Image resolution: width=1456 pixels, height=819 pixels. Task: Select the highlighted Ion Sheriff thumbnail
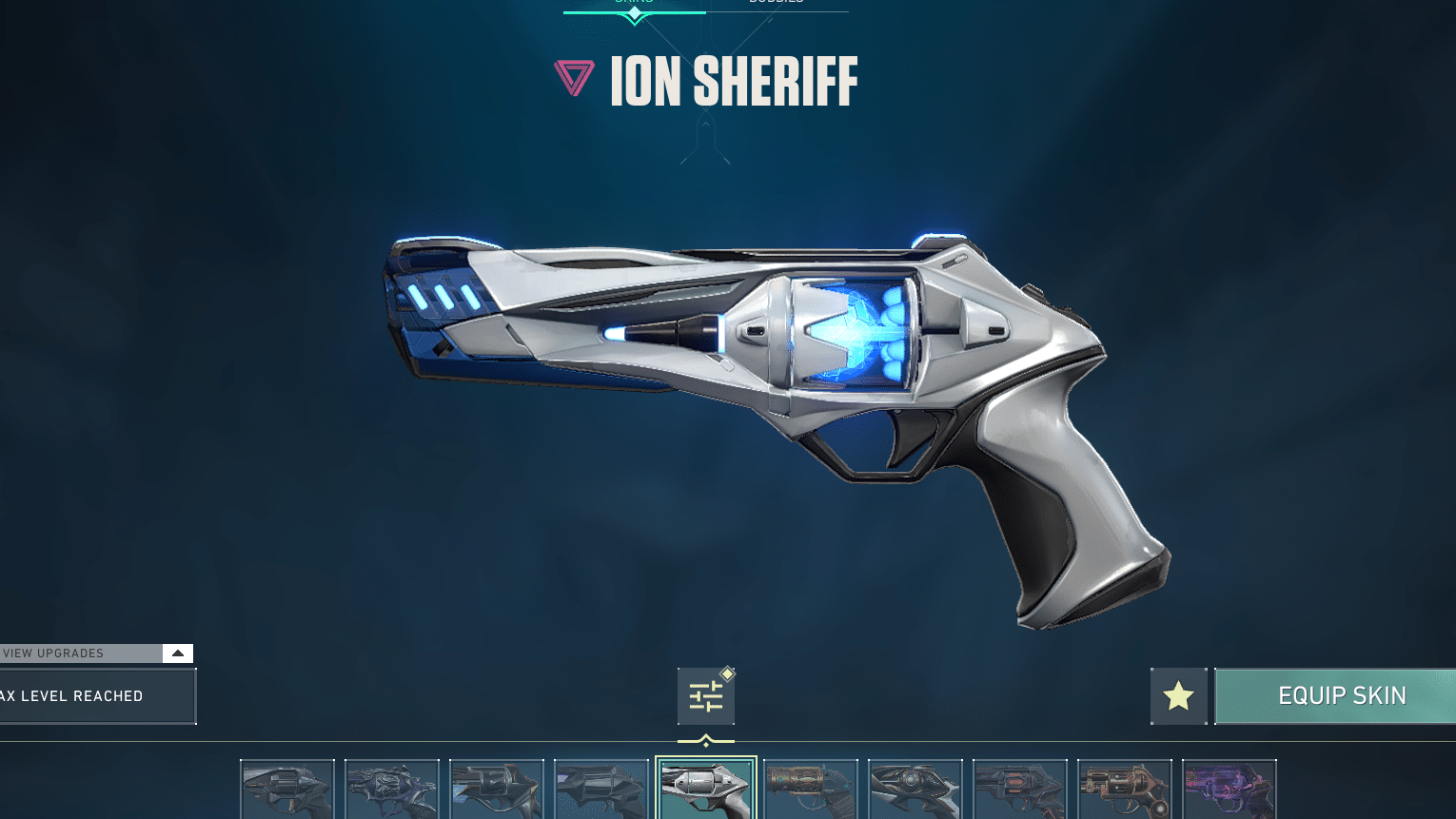click(x=706, y=790)
